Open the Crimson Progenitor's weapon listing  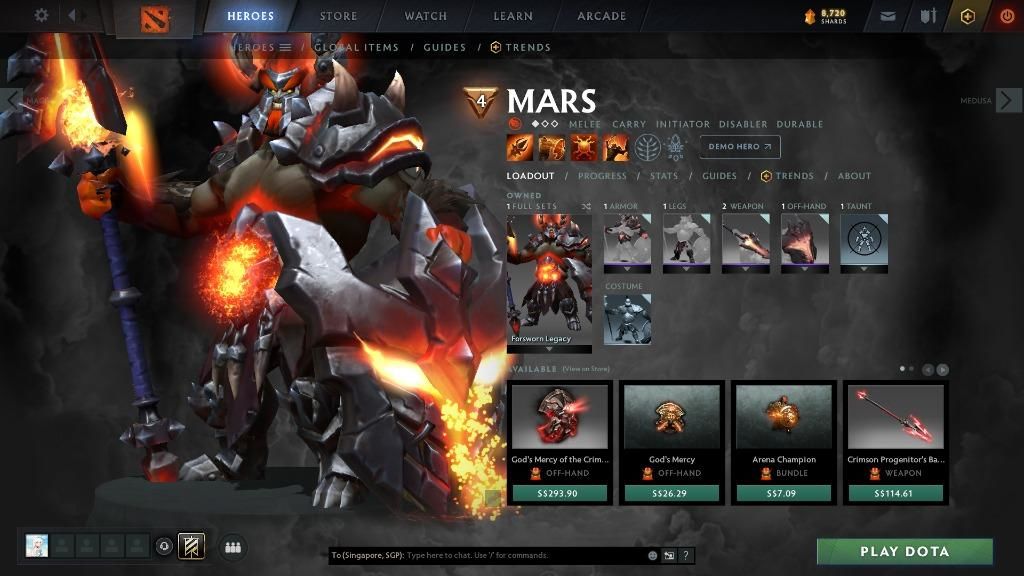[895, 442]
